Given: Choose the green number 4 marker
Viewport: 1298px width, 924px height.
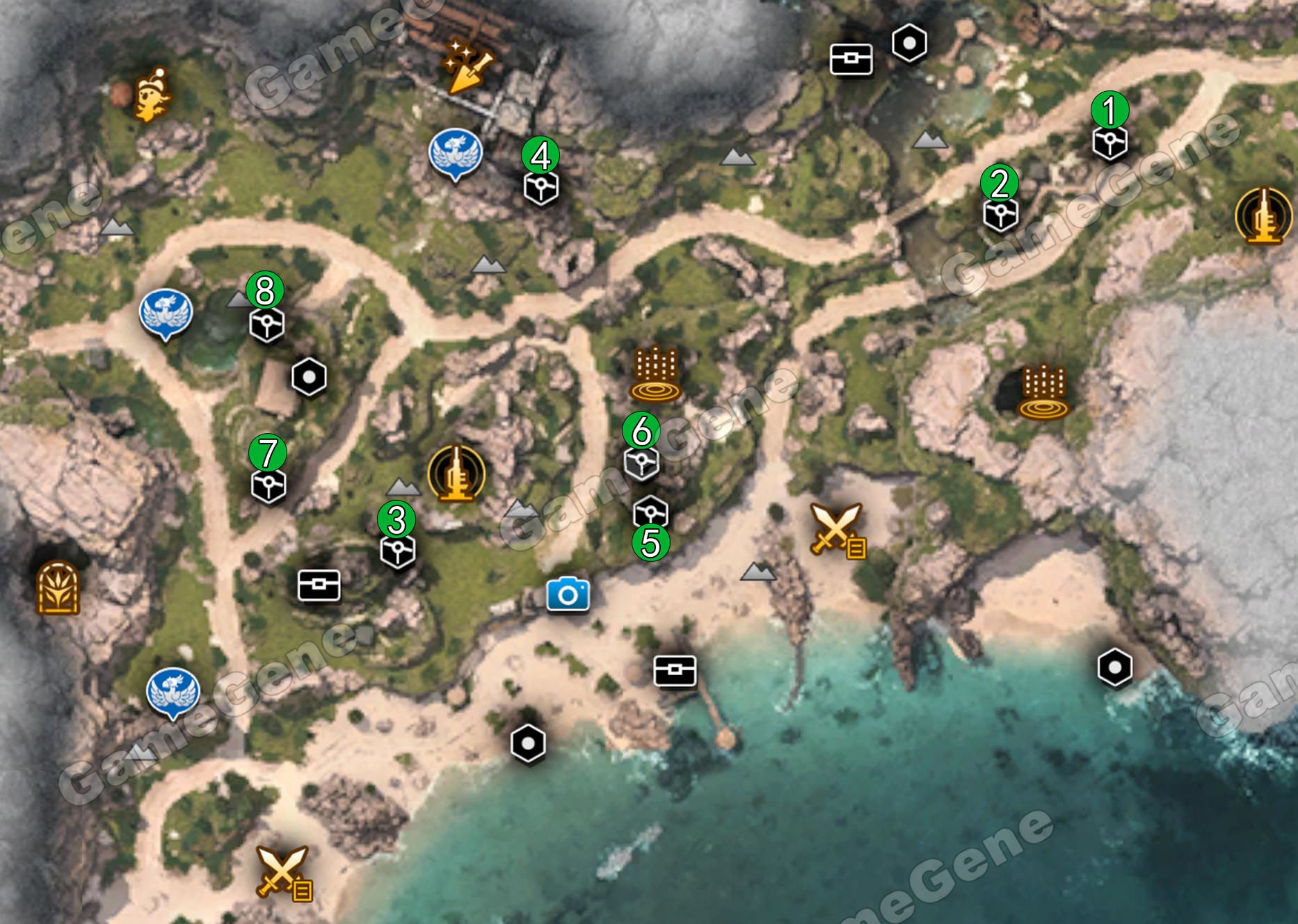Looking at the screenshot, I should 540,155.
